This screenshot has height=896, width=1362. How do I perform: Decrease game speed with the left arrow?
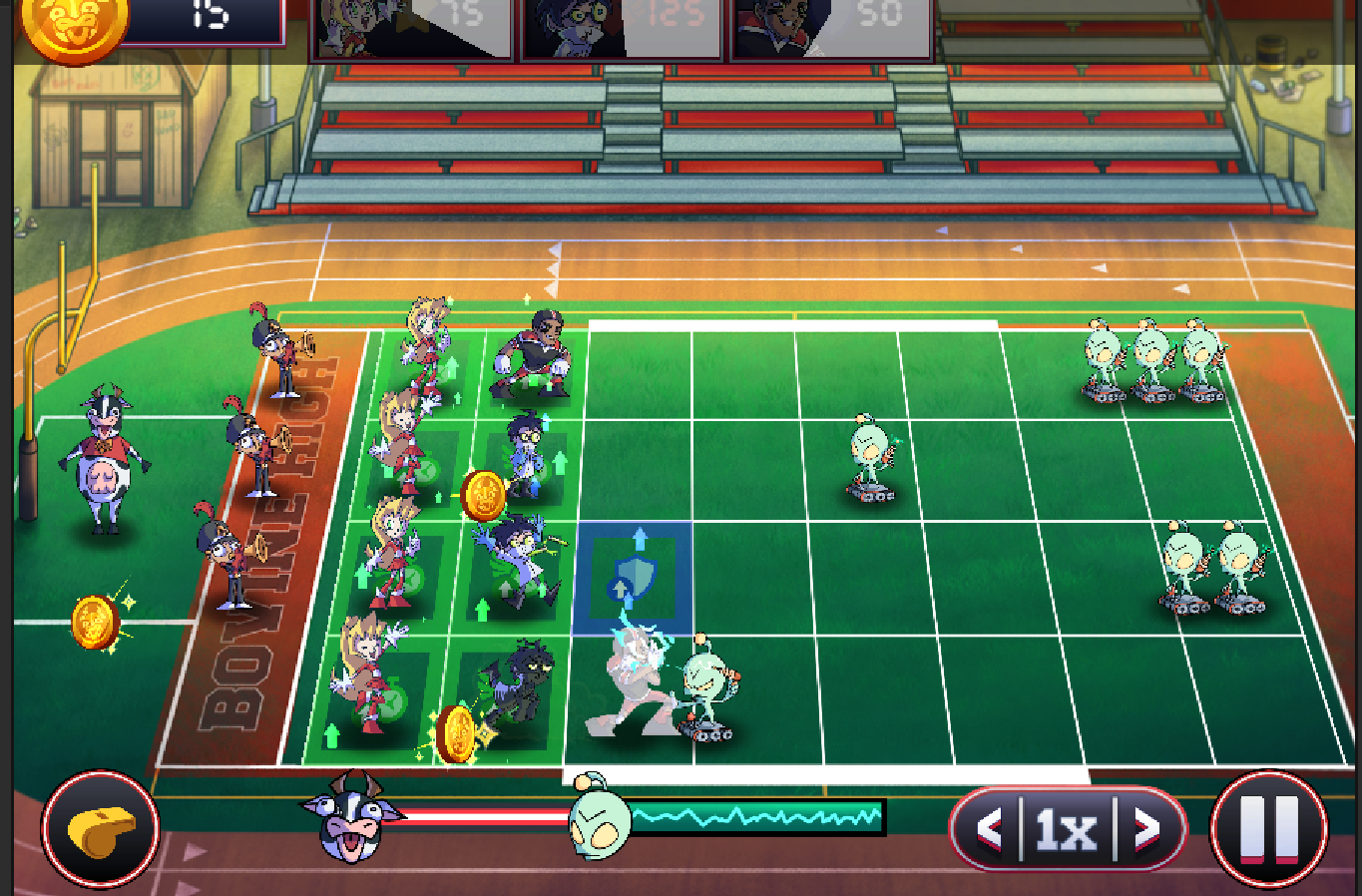point(989,828)
